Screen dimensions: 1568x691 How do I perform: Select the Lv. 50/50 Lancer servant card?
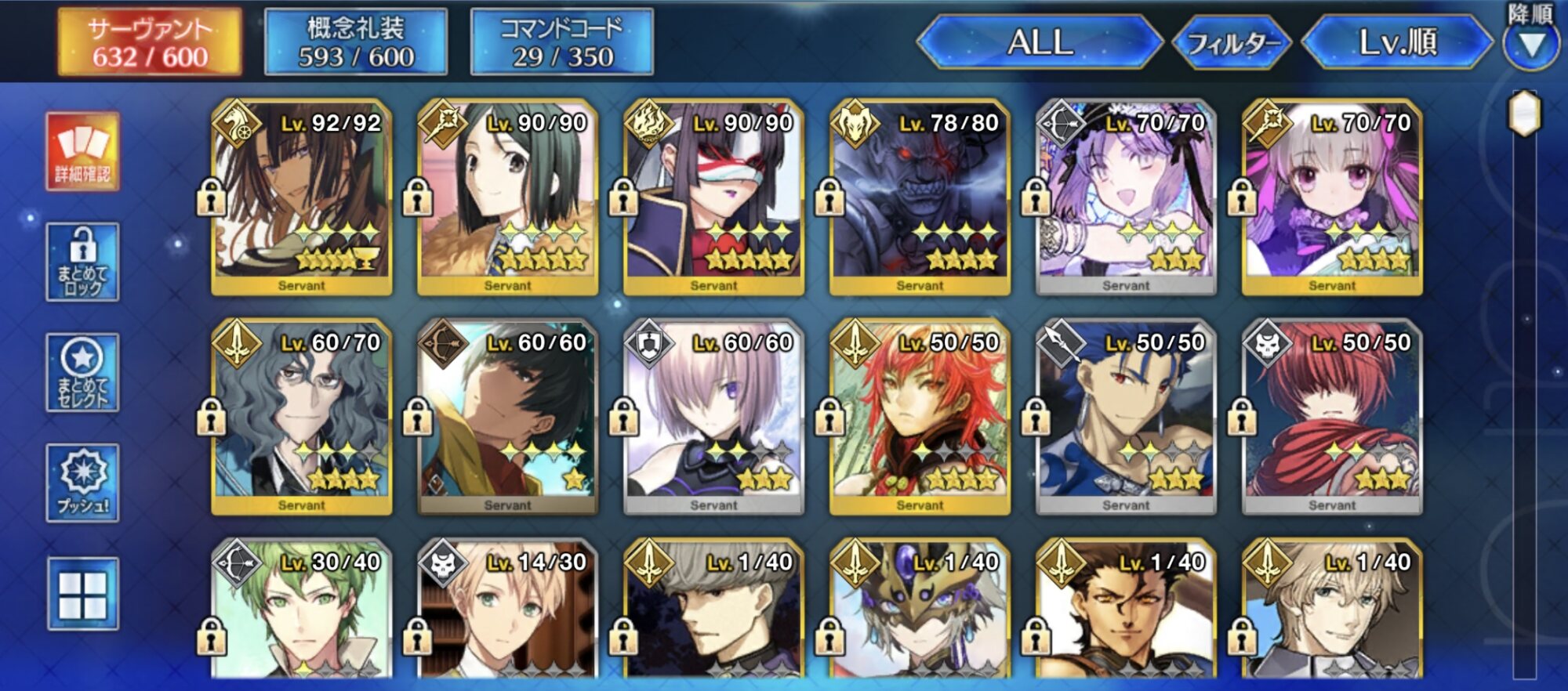tap(1126, 417)
